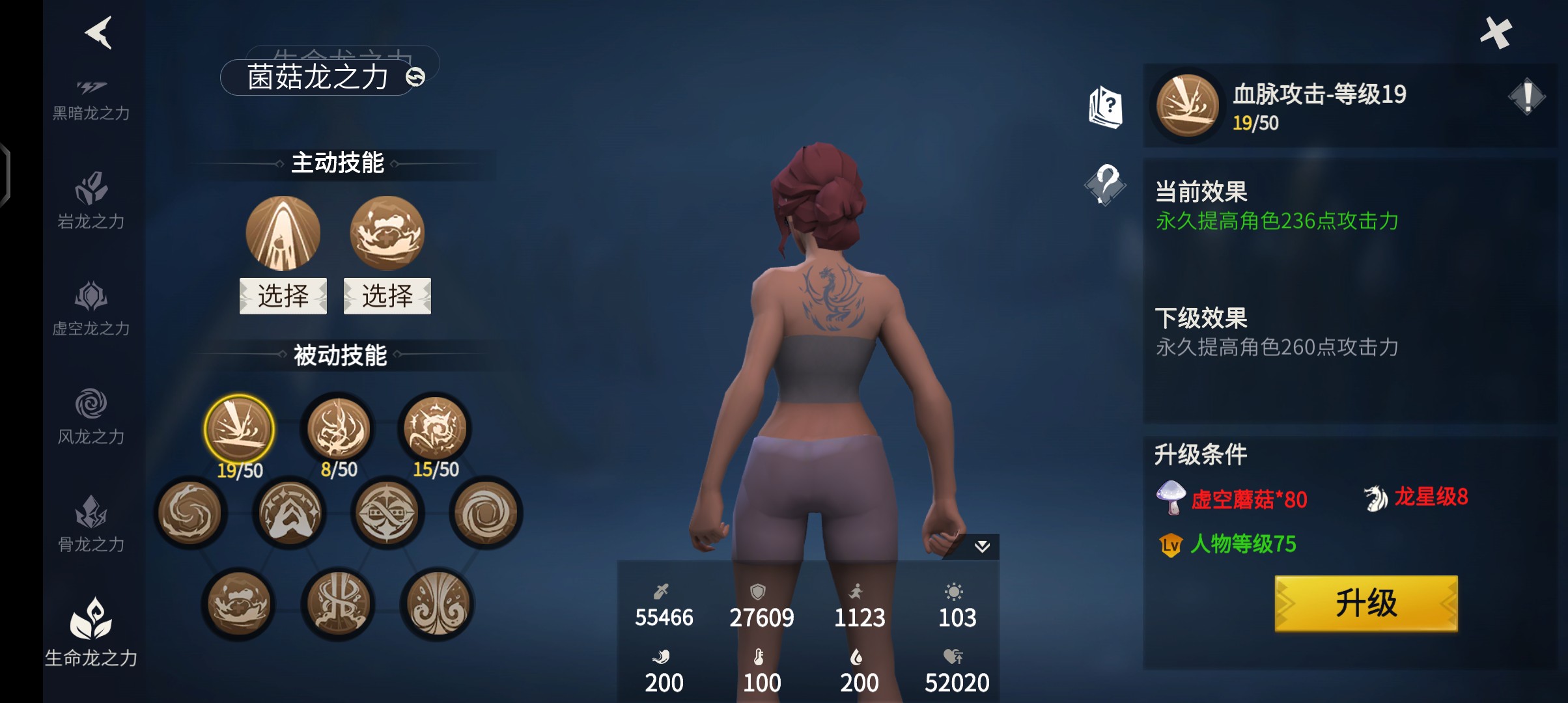Select the 生命龙之力 tab
Viewport: 1568px width, 703px height.
(x=91, y=631)
